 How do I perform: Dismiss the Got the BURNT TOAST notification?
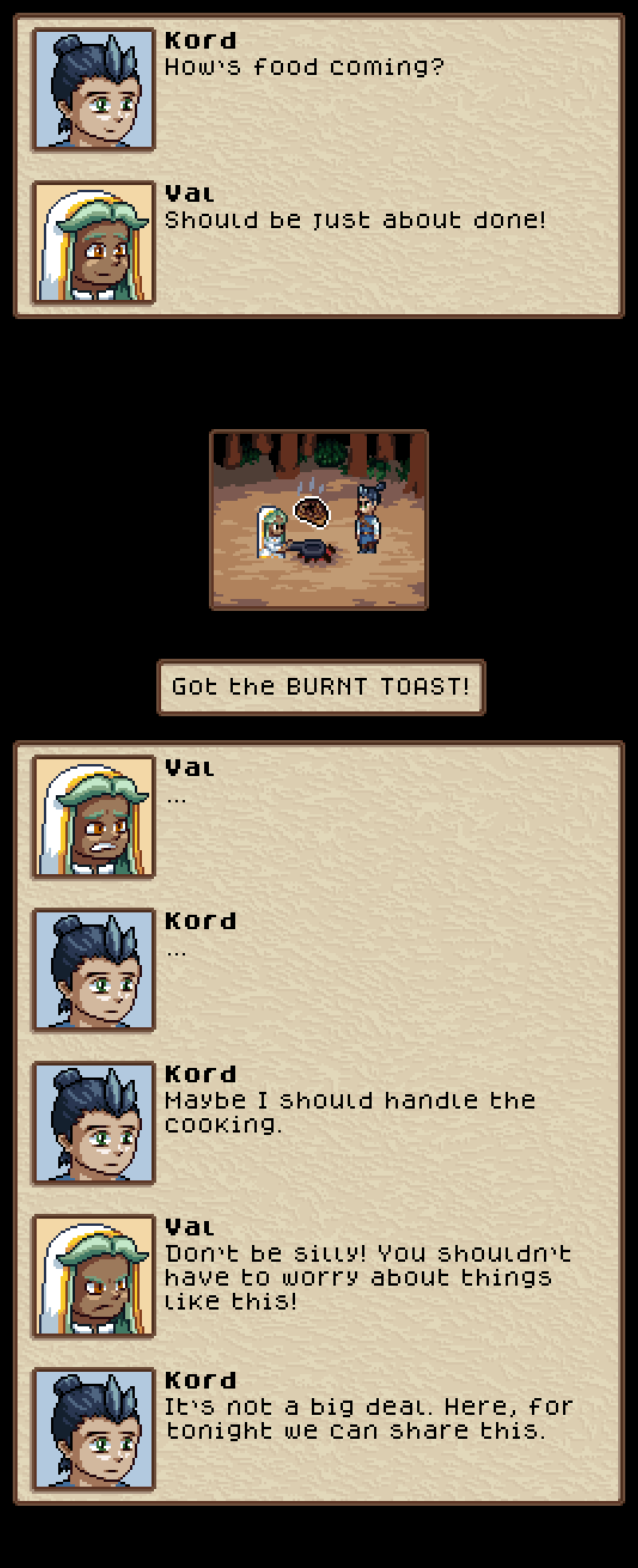(321, 687)
